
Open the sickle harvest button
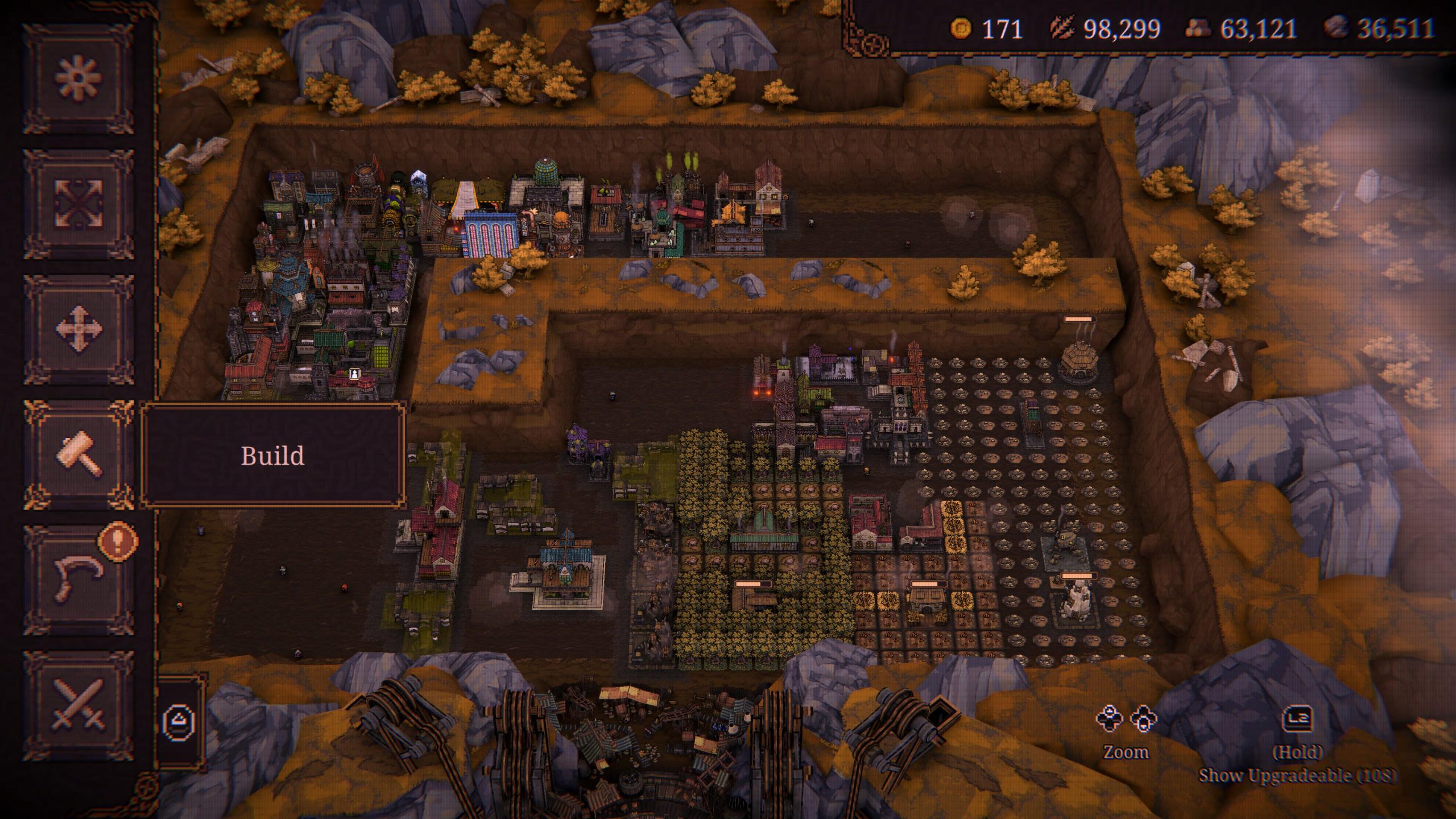click(79, 580)
